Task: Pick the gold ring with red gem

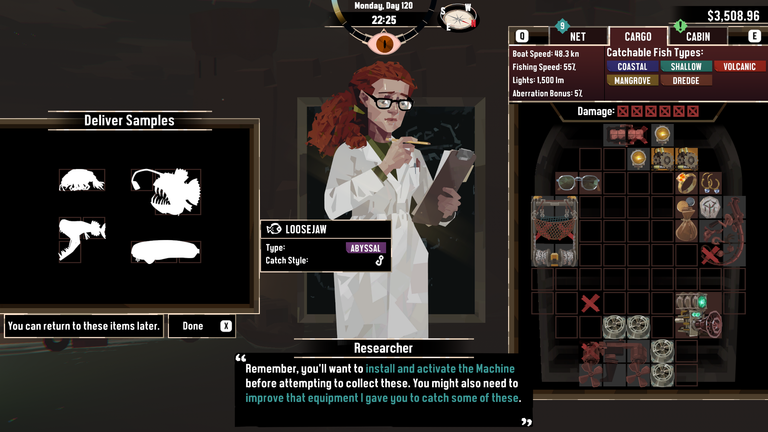Action: tap(686, 183)
